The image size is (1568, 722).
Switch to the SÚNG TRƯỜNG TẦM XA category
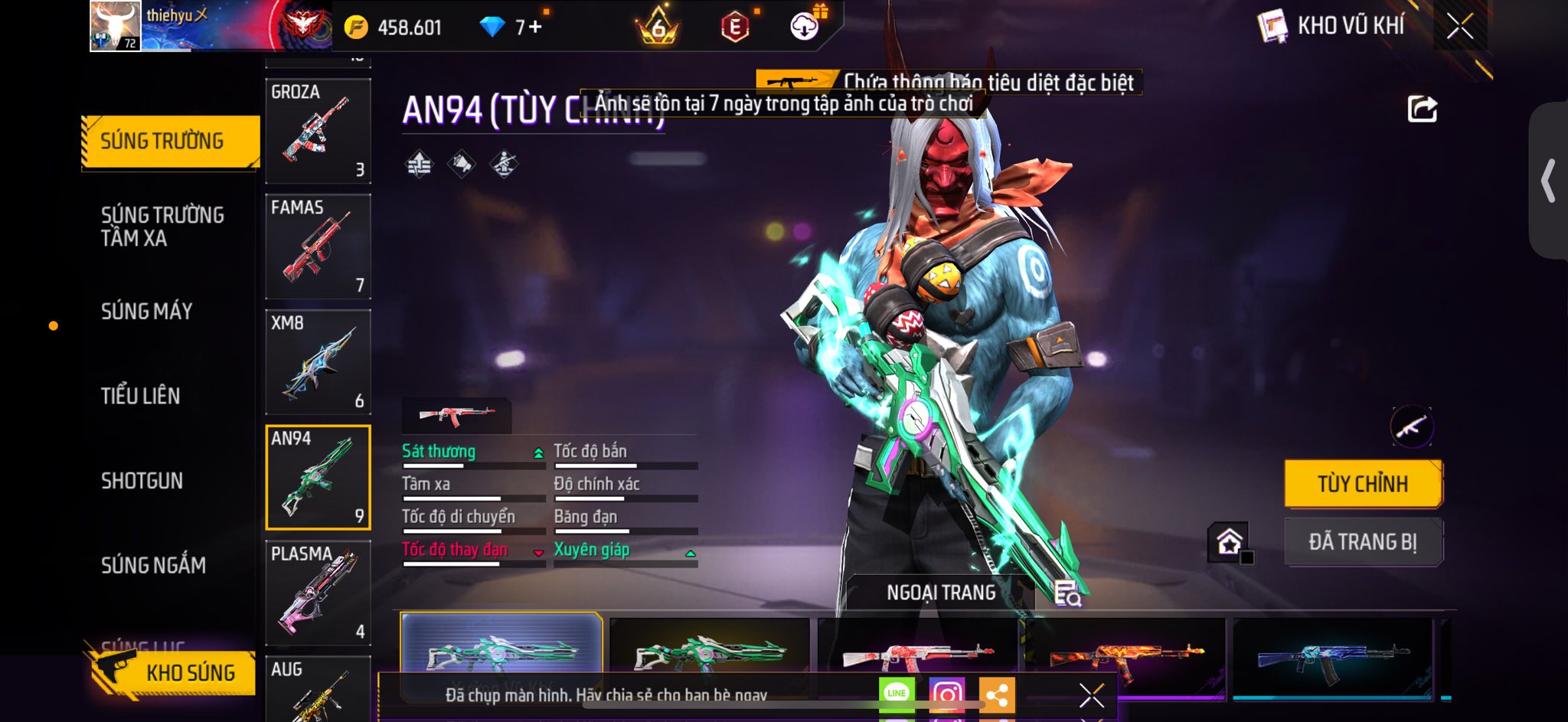(162, 226)
